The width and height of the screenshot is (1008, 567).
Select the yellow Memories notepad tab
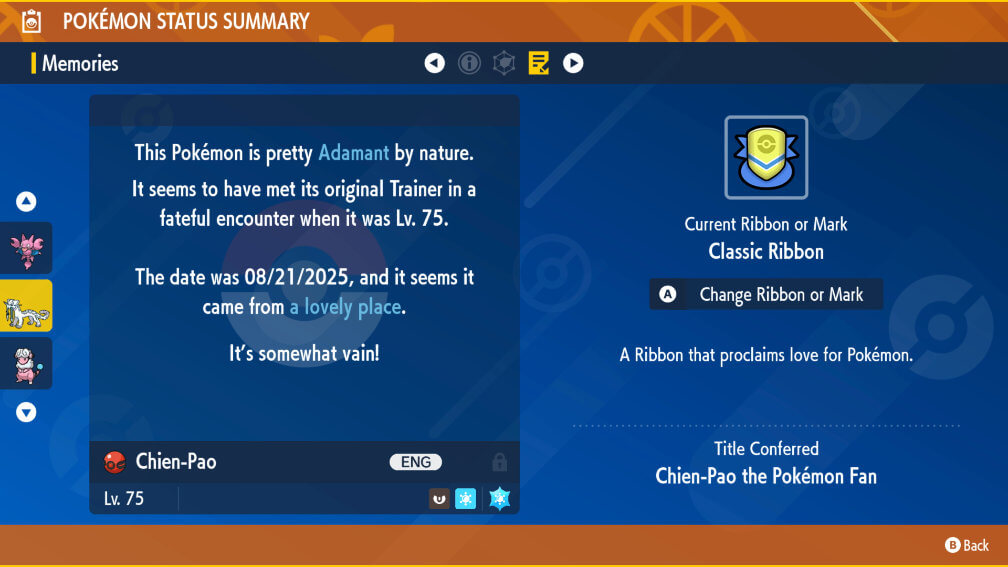pos(539,64)
